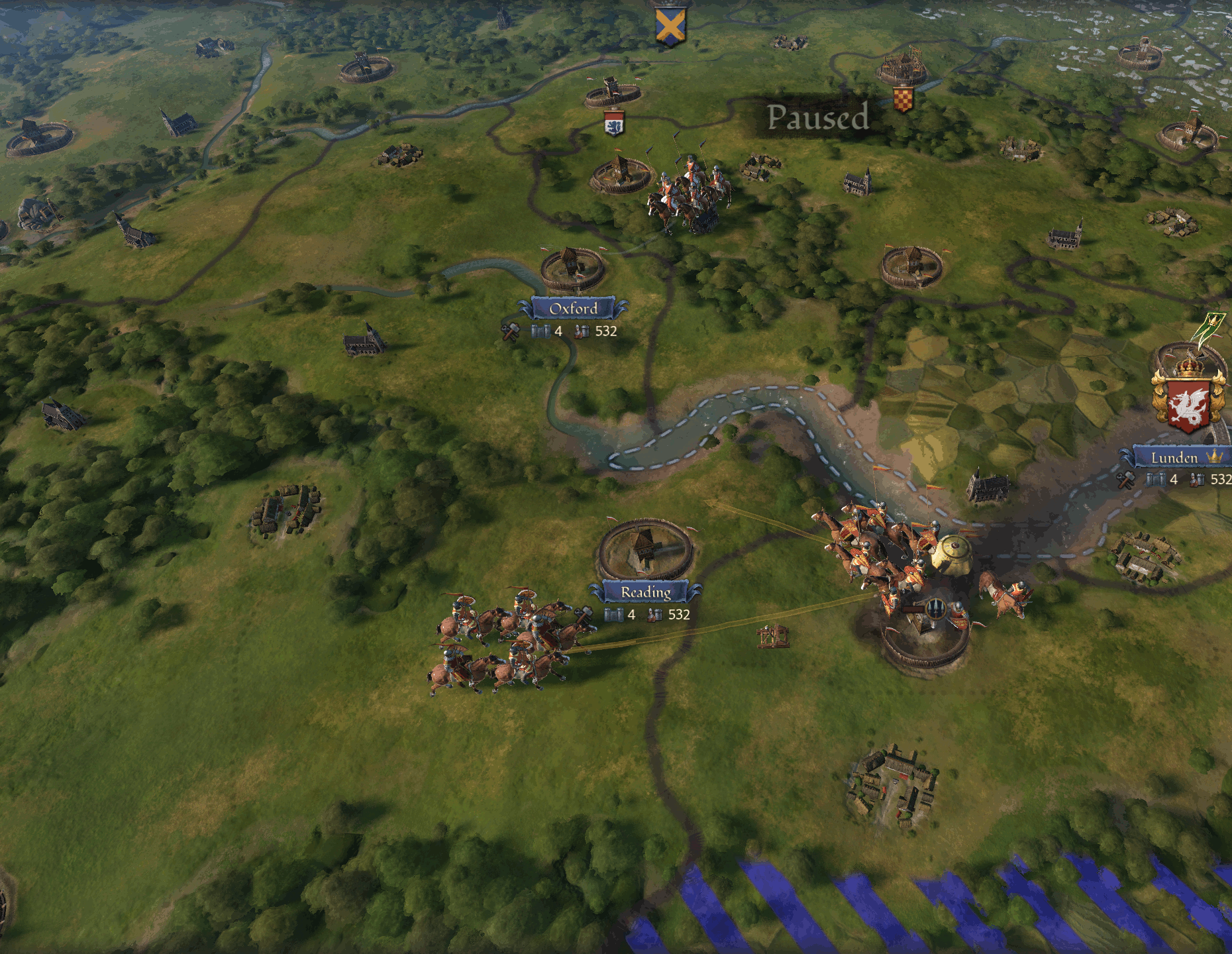Click the hammer build icon beside Lunden

(1126, 479)
